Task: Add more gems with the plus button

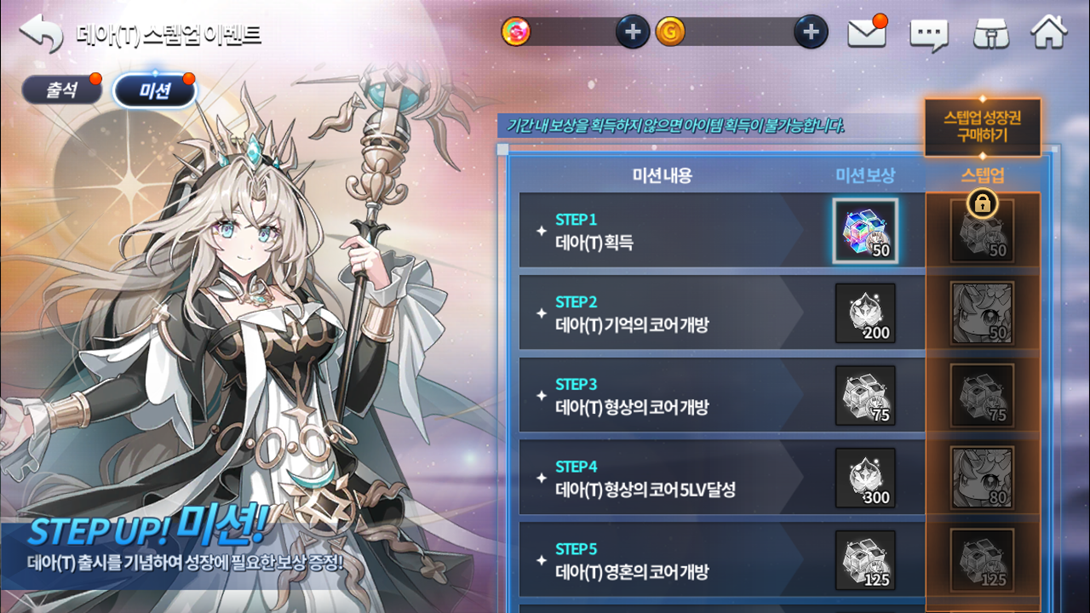Action: pos(632,32)
